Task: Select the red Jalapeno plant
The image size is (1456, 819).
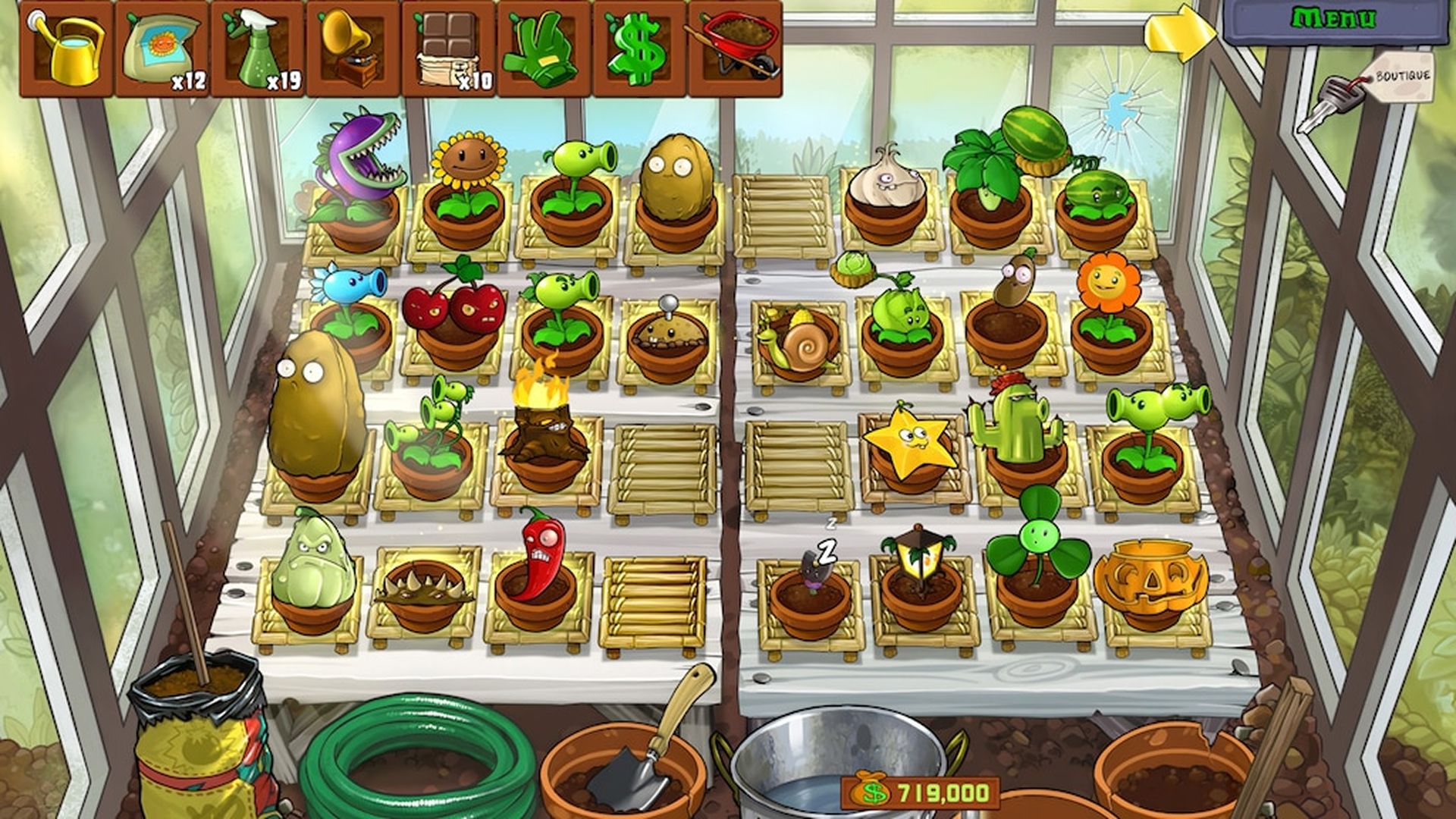Action: (538, 554)
